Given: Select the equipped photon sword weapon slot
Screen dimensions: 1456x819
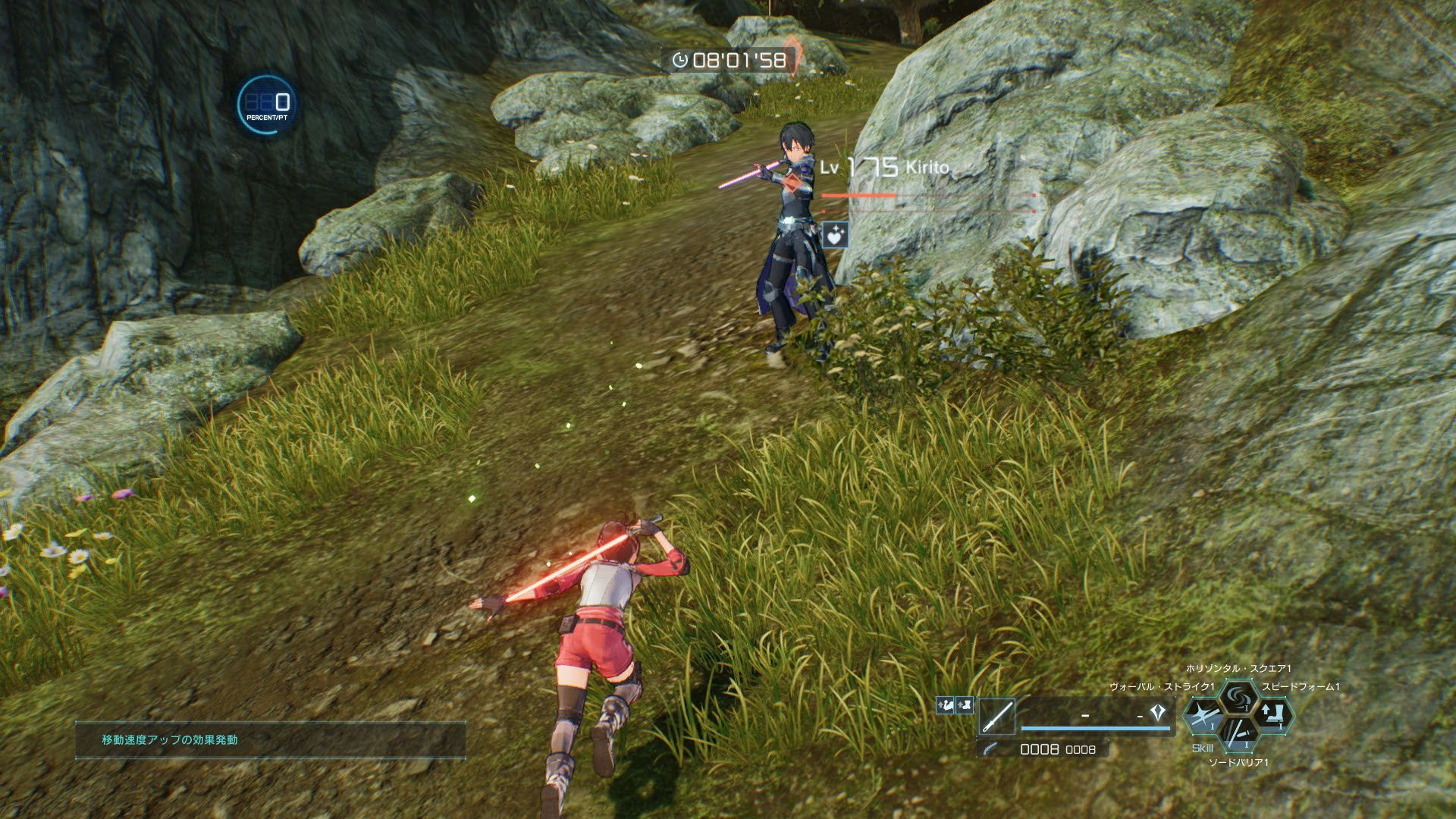Looking at the screenshot, I should click(x=996, y=717).
